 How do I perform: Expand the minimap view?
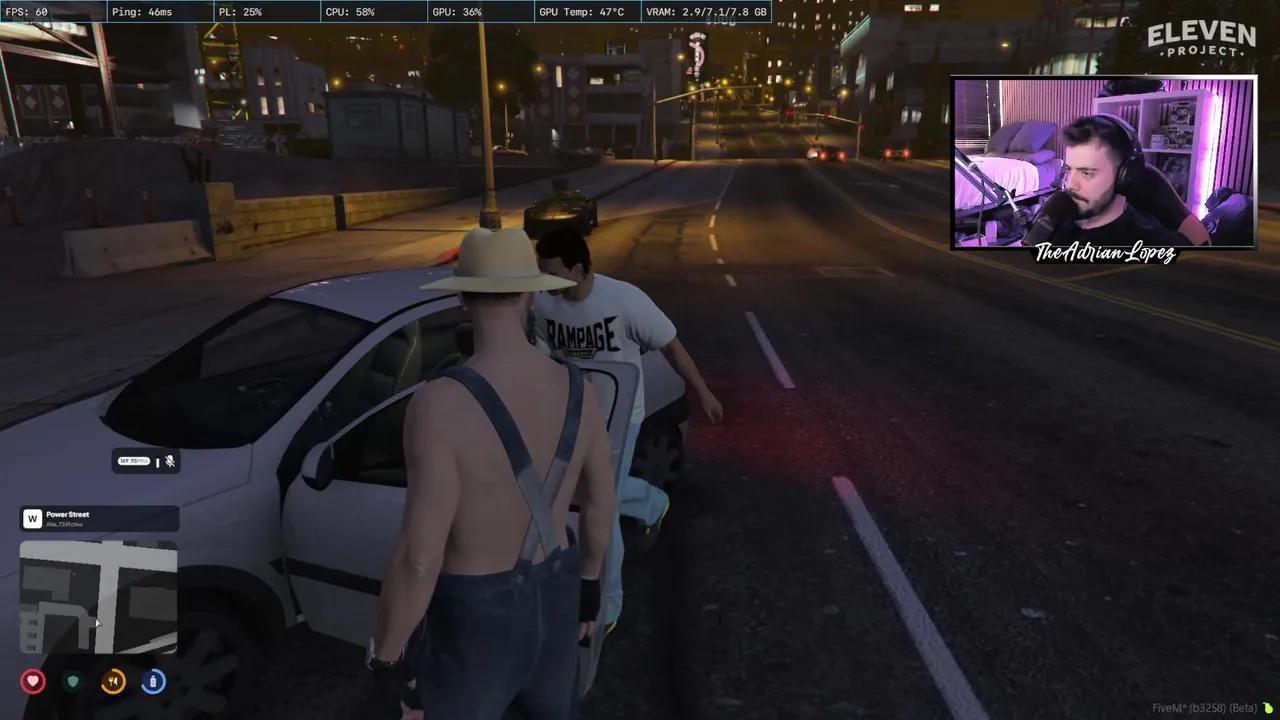click(x=98, y=597)
